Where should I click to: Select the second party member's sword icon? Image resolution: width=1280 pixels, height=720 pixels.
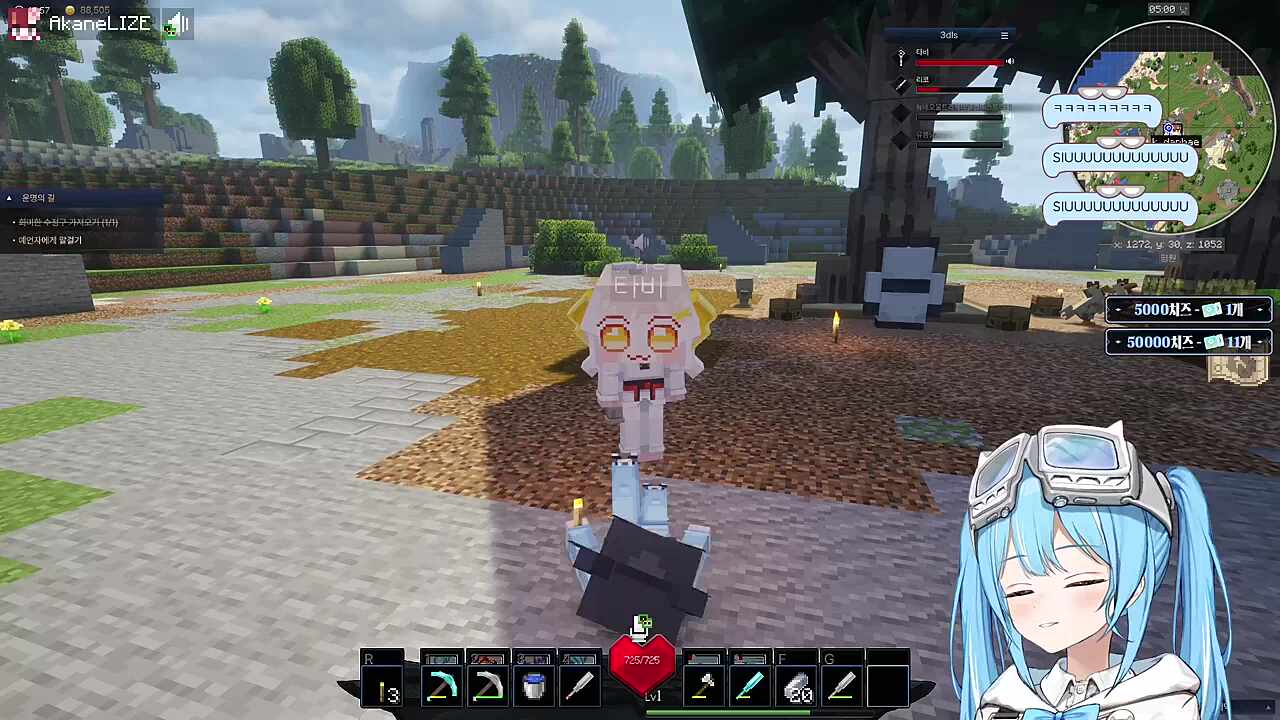pos(901,86)
